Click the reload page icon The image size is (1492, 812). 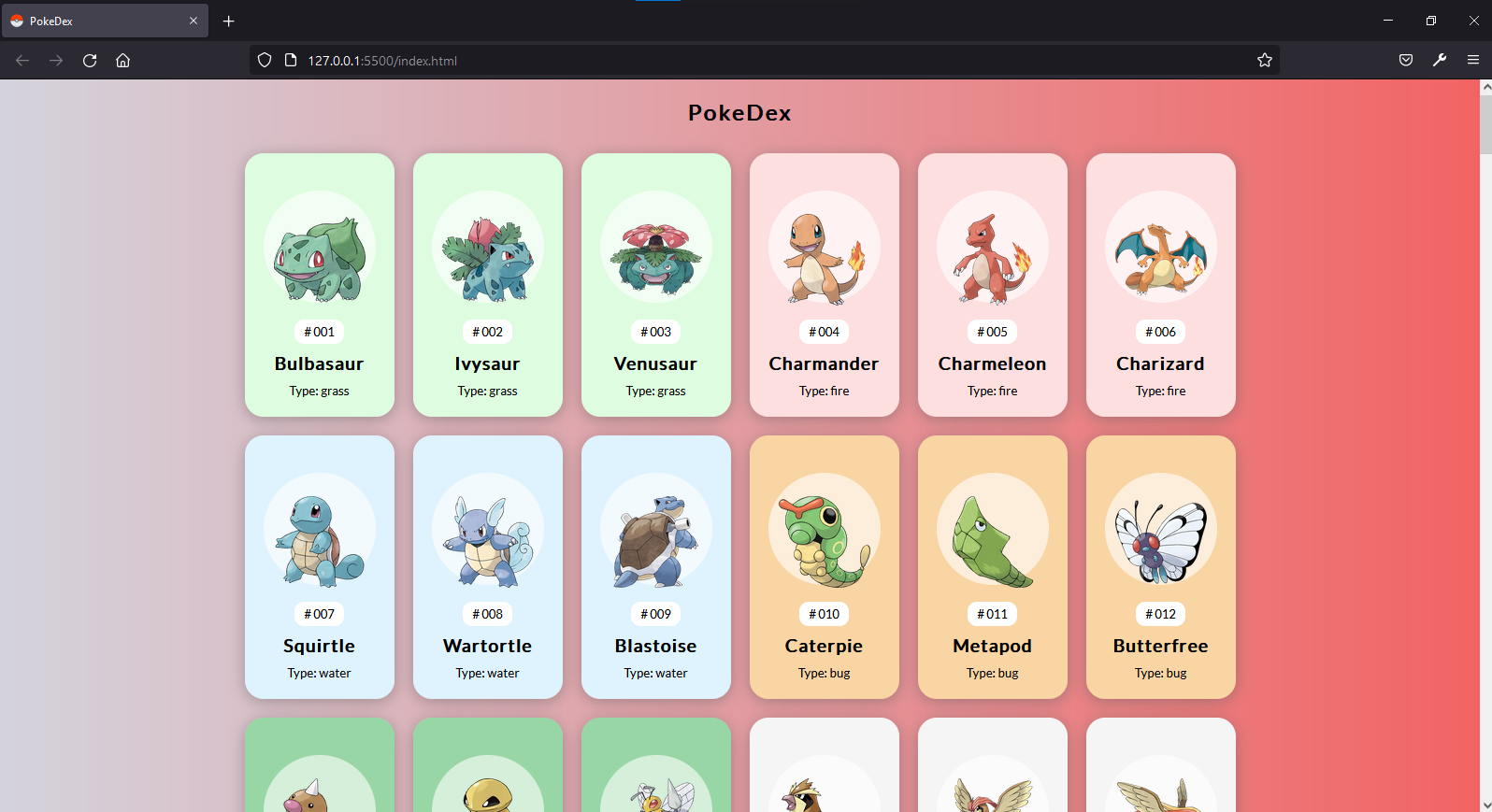click(x=89, y=60)
